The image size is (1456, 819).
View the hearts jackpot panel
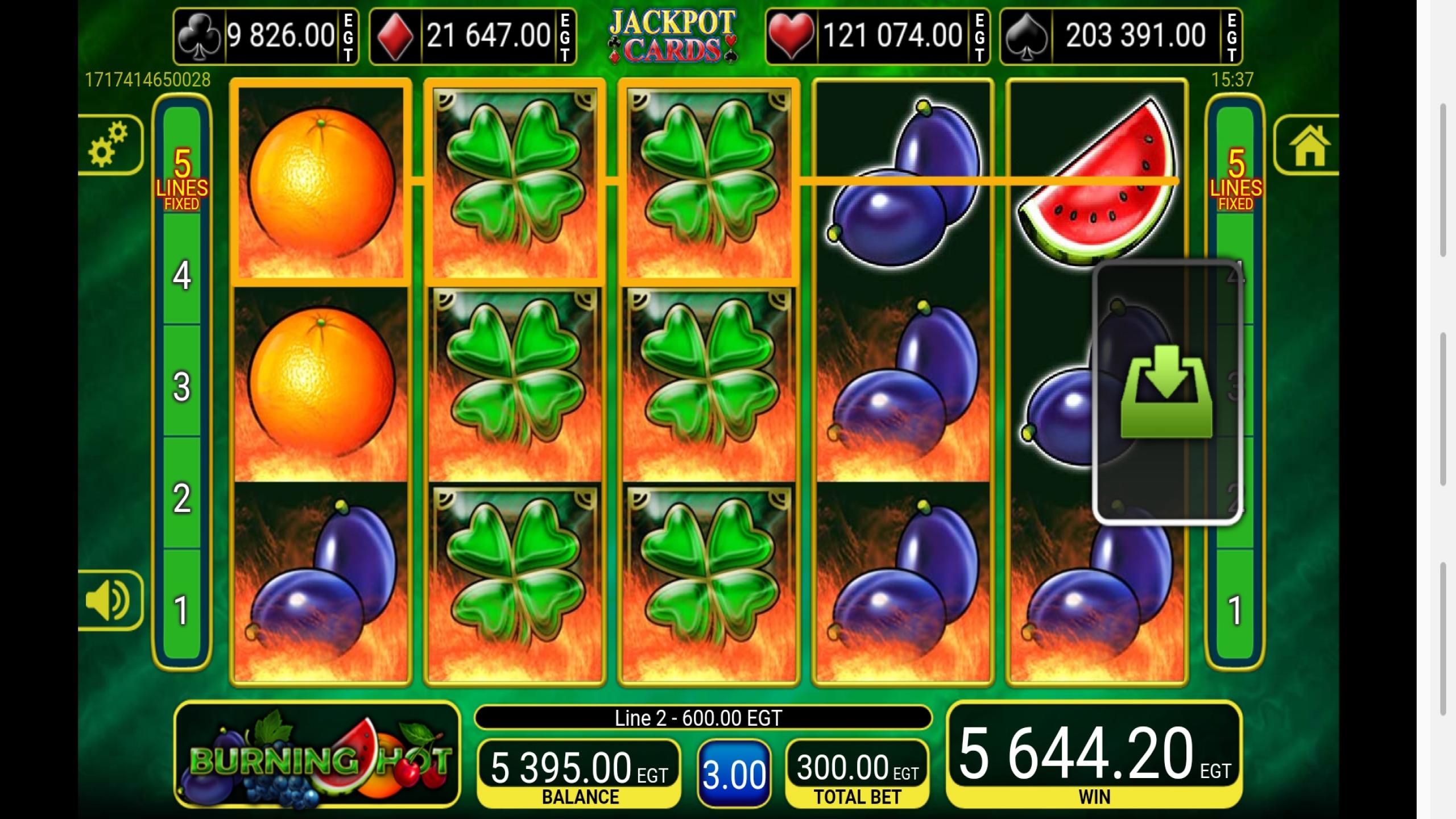[x=877, y=36]
